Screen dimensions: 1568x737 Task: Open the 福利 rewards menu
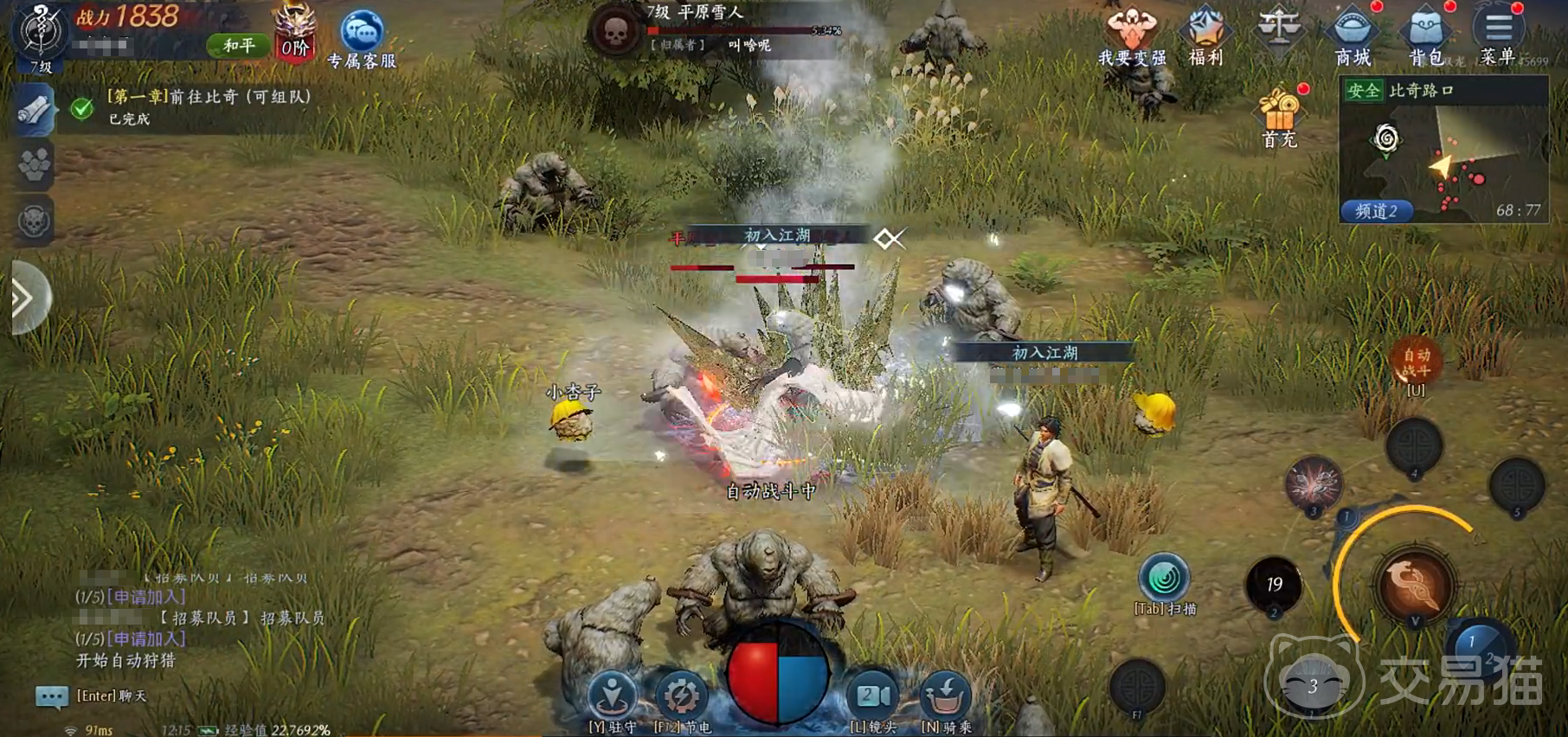1205,35
